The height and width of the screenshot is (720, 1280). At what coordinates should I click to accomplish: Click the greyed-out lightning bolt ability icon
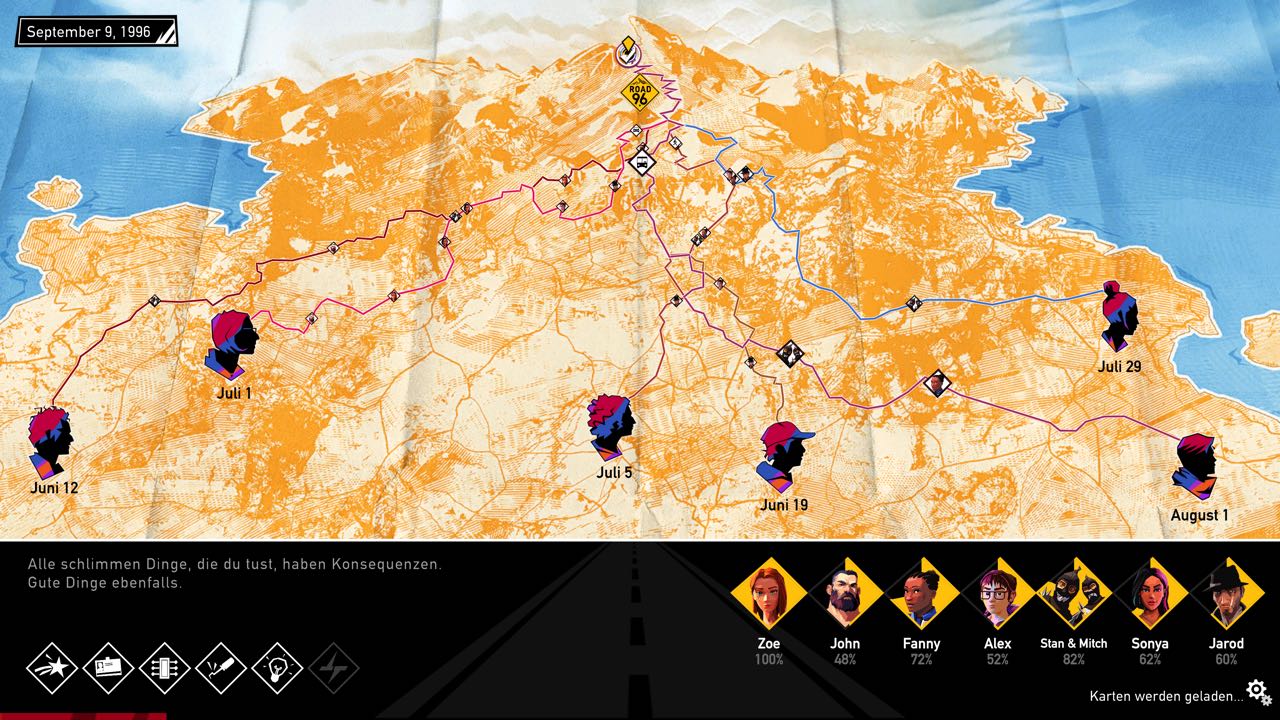click(334, 667)
